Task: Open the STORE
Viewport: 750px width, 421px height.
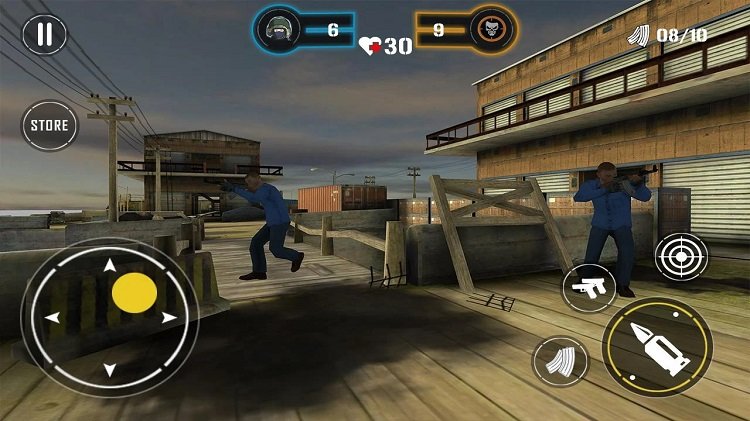Action: [x=49, y=125]
